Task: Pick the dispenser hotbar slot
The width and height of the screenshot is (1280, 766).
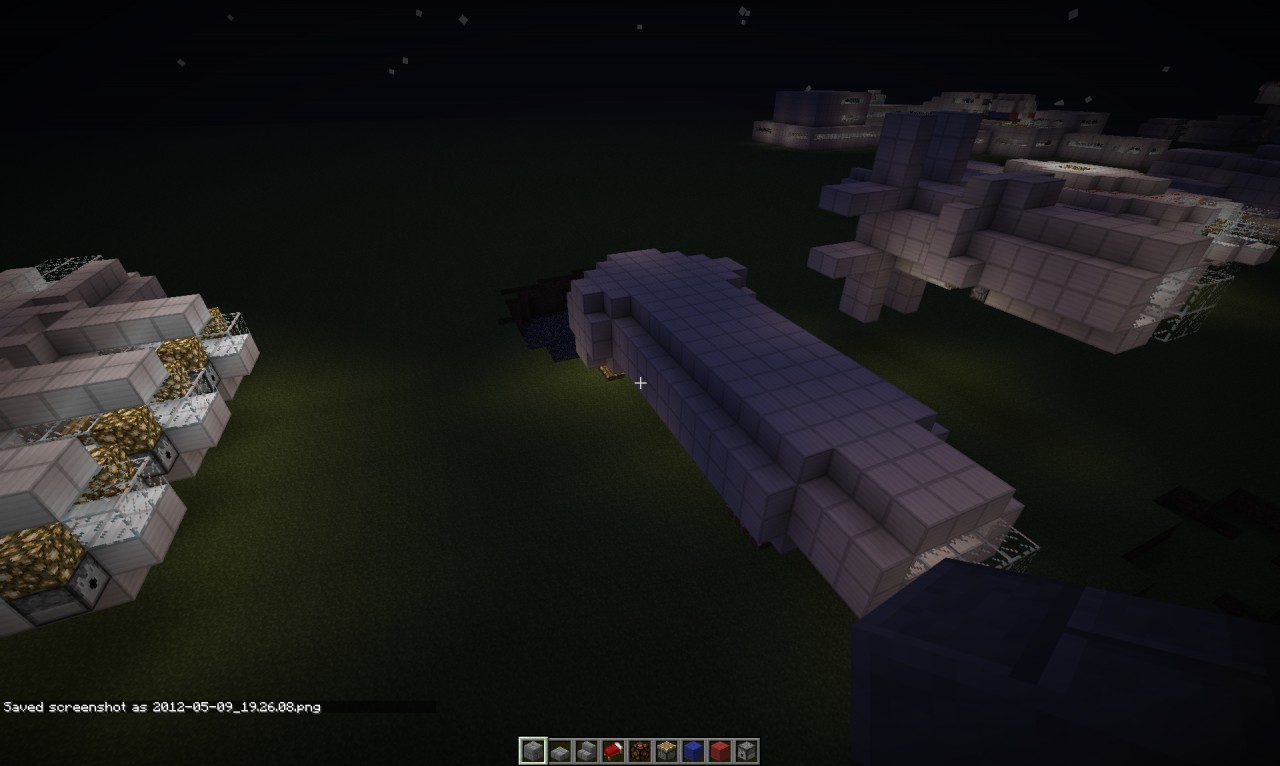Action: 746,751
